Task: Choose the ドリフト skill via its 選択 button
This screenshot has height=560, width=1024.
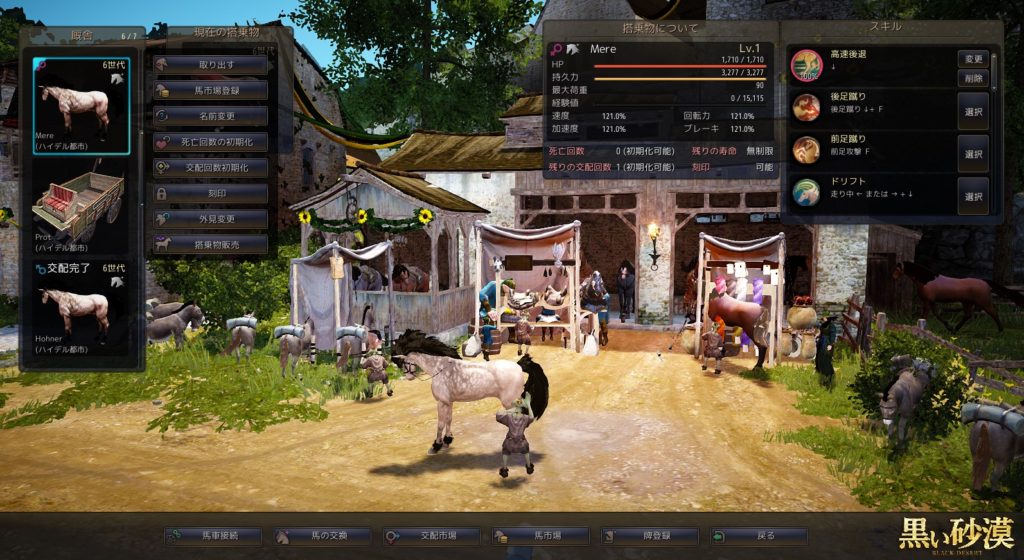Action: (973, 197)
